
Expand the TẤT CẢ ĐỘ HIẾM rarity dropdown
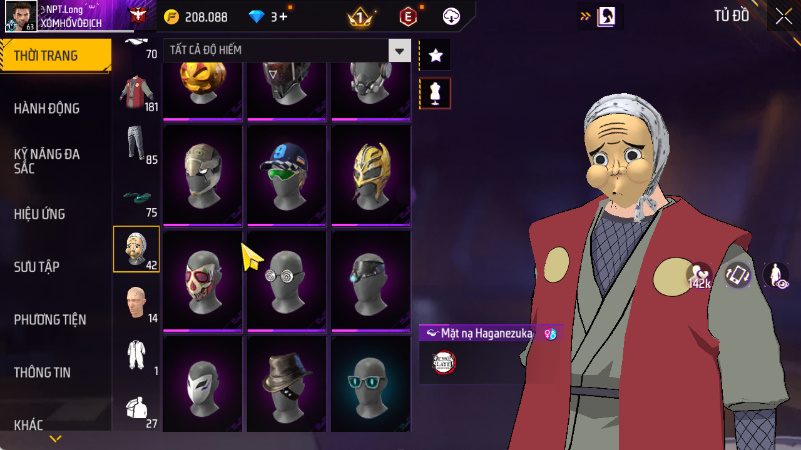pyautogui.click(x=400, y=50)
